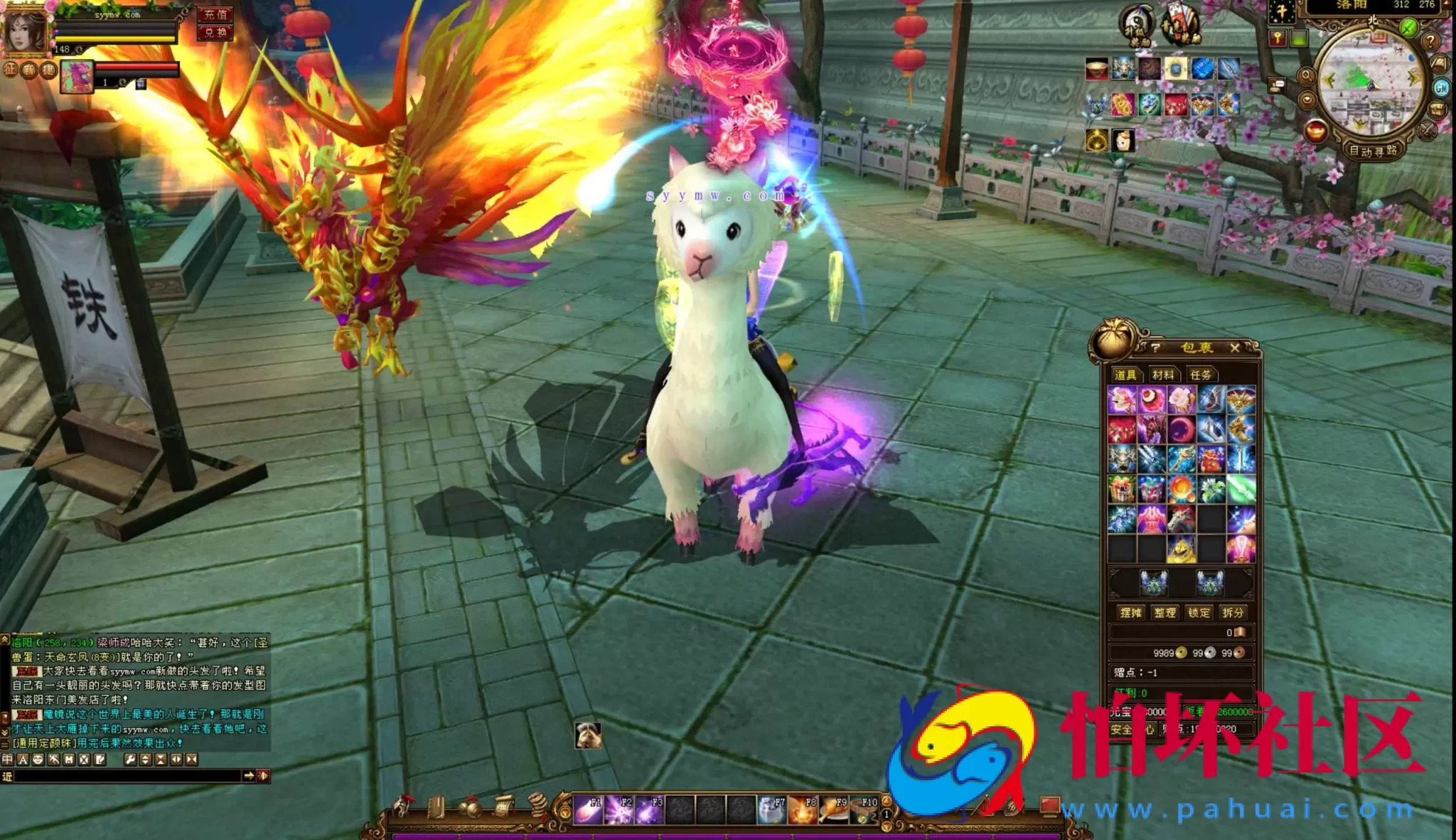
Task: Click the minimap magnifier button
Action: (x=1306, y=75)
